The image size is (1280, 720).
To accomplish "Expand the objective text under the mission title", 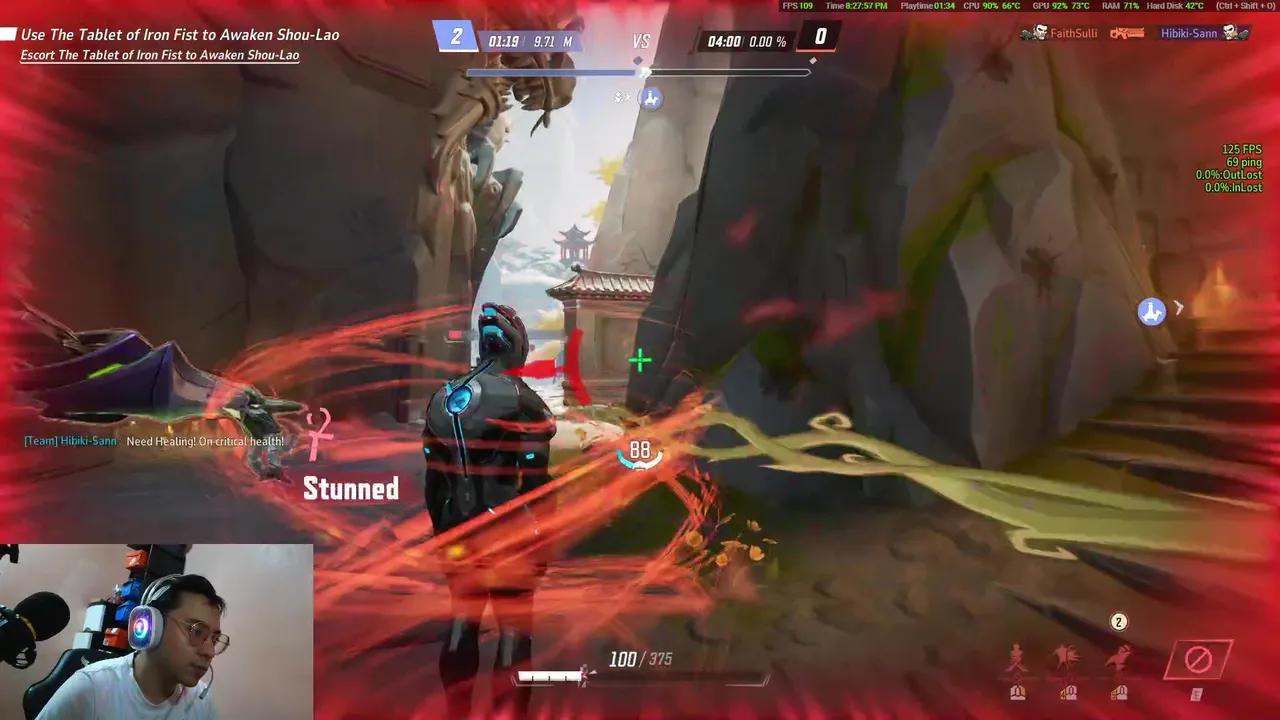I will (160, 55).
